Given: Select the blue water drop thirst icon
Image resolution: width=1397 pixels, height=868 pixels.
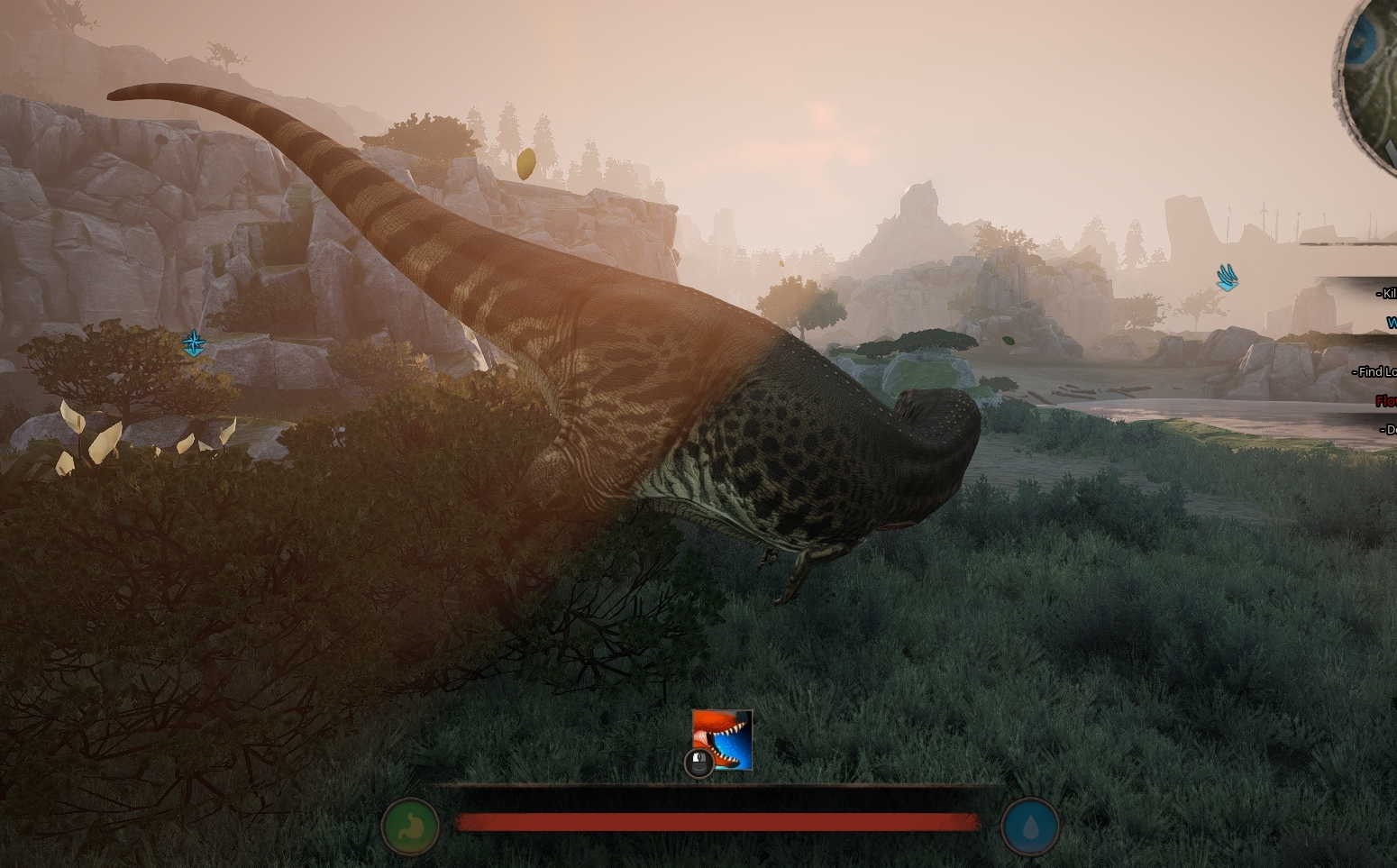Looking at the screenshot, I should (x=1030, y=826).
